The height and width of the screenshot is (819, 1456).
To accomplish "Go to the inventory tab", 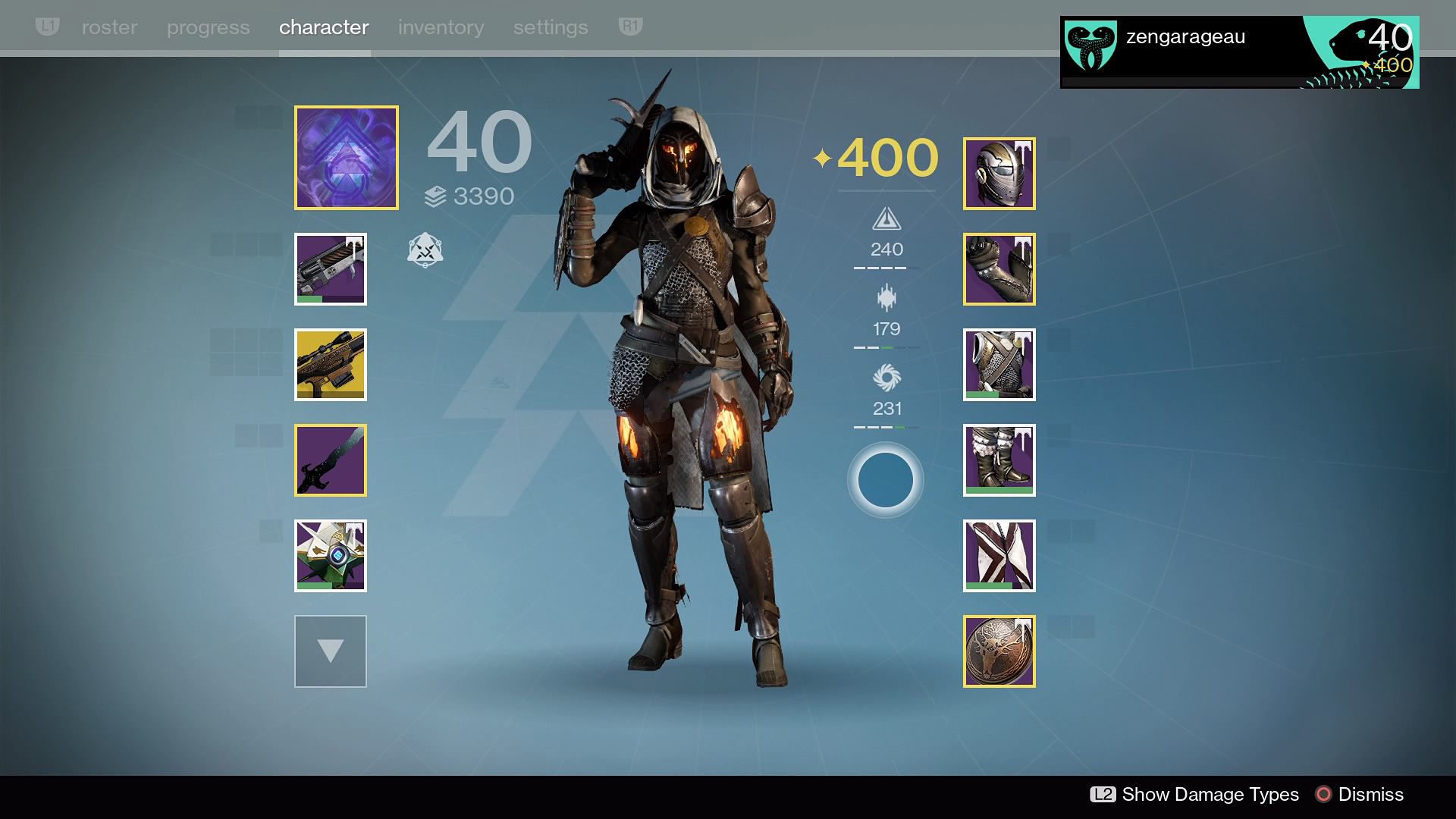I will pos(441,27).
